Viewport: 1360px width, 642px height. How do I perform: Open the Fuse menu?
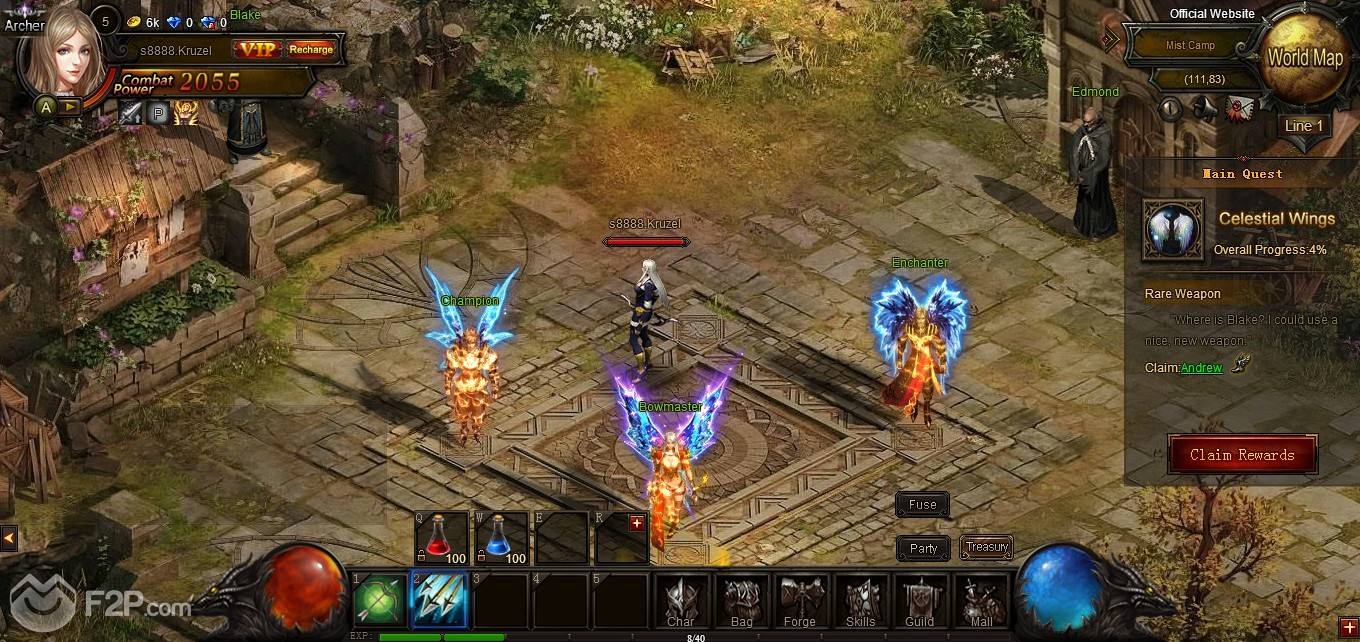(x=922, y=505)
